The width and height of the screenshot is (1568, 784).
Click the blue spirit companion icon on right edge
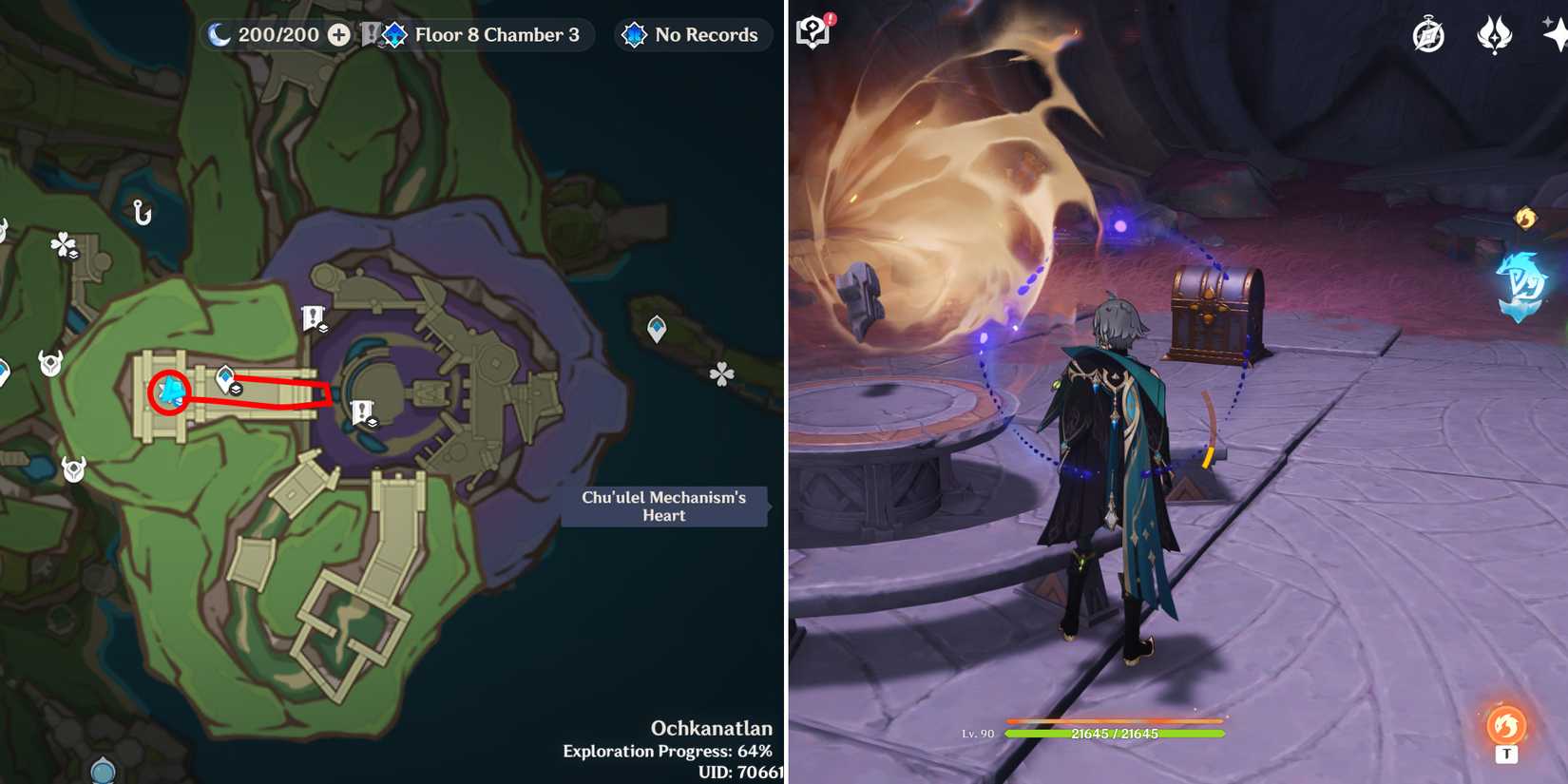click(x=1522, y=279)
